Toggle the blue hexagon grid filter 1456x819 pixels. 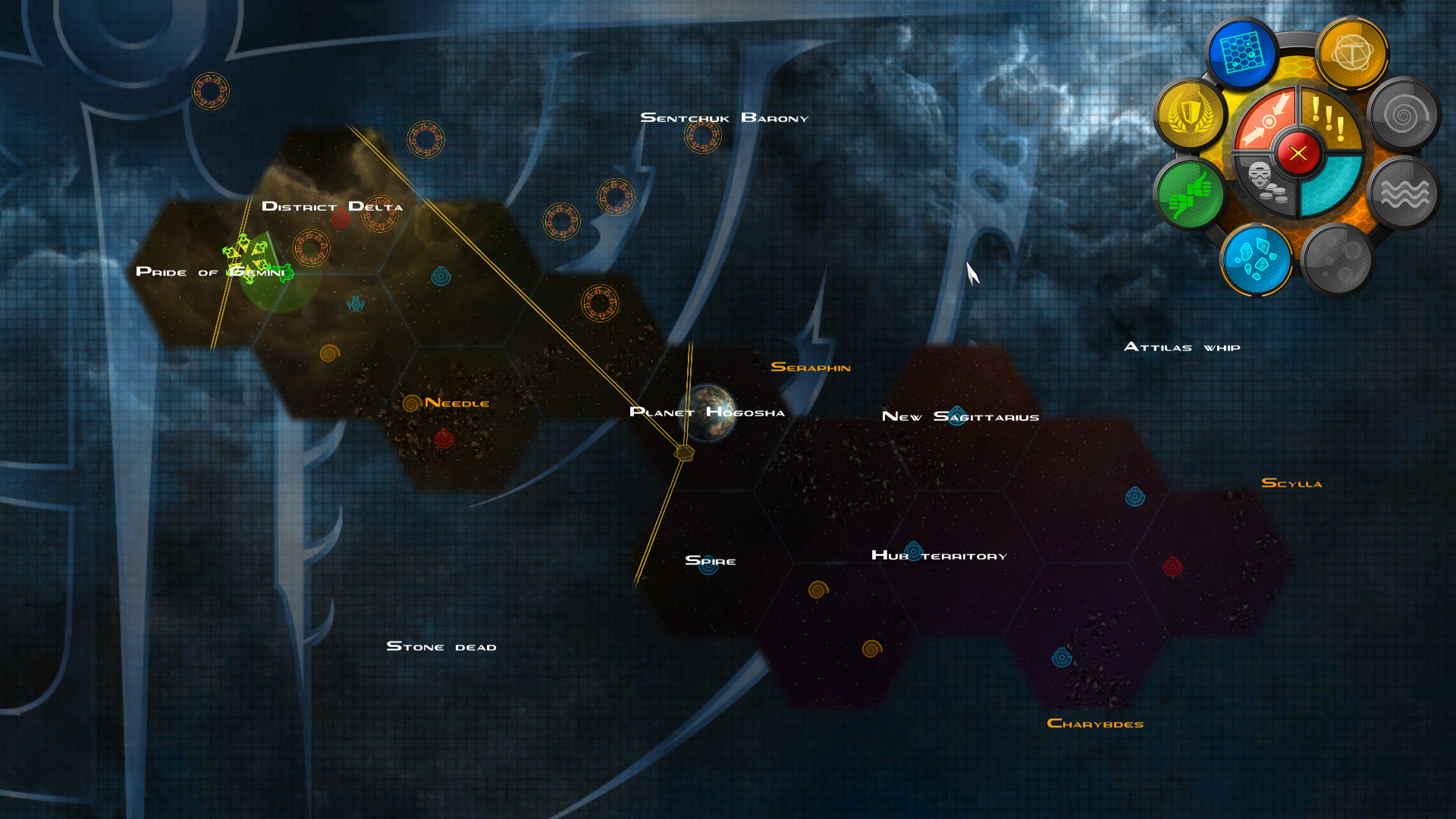(1241, 53)
